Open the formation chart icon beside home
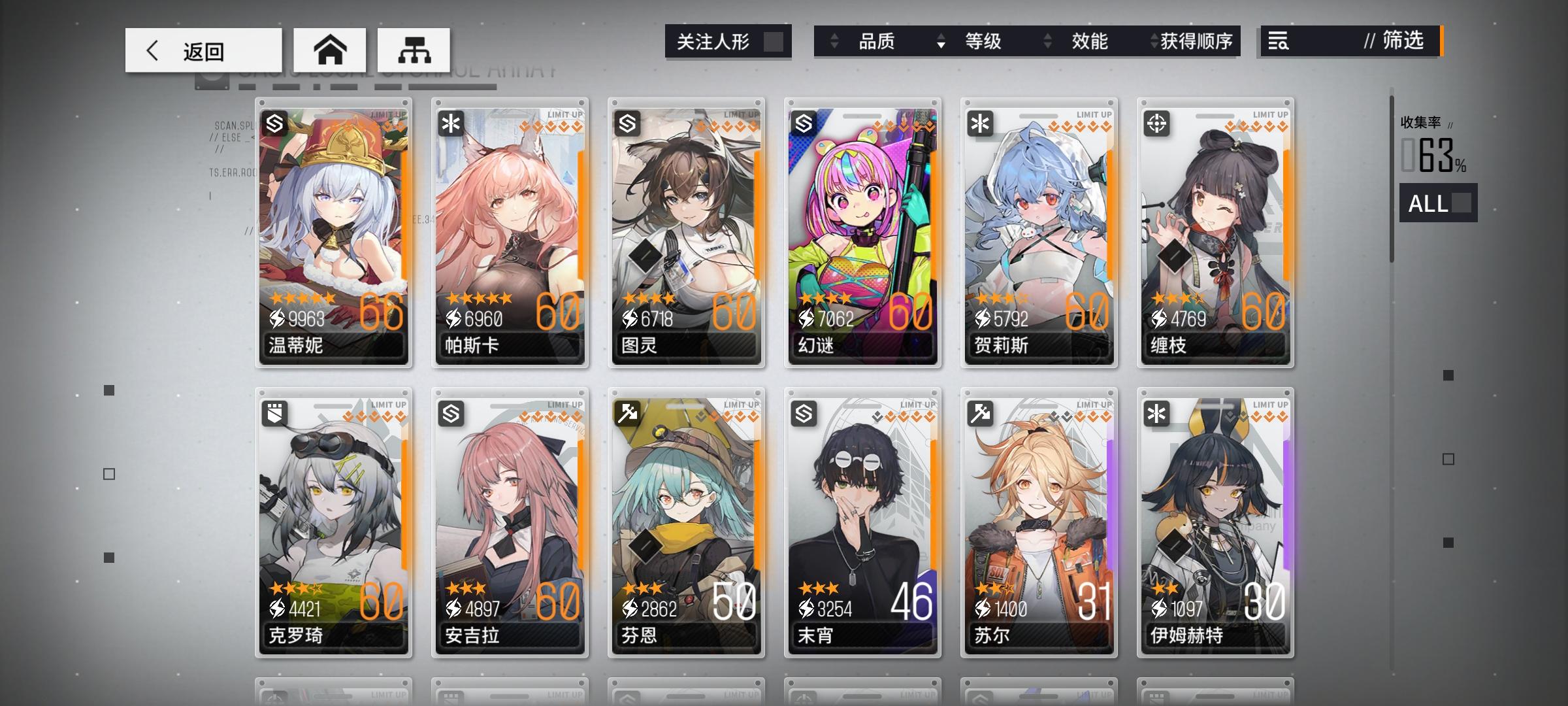1568x706 pixels. 413,49
